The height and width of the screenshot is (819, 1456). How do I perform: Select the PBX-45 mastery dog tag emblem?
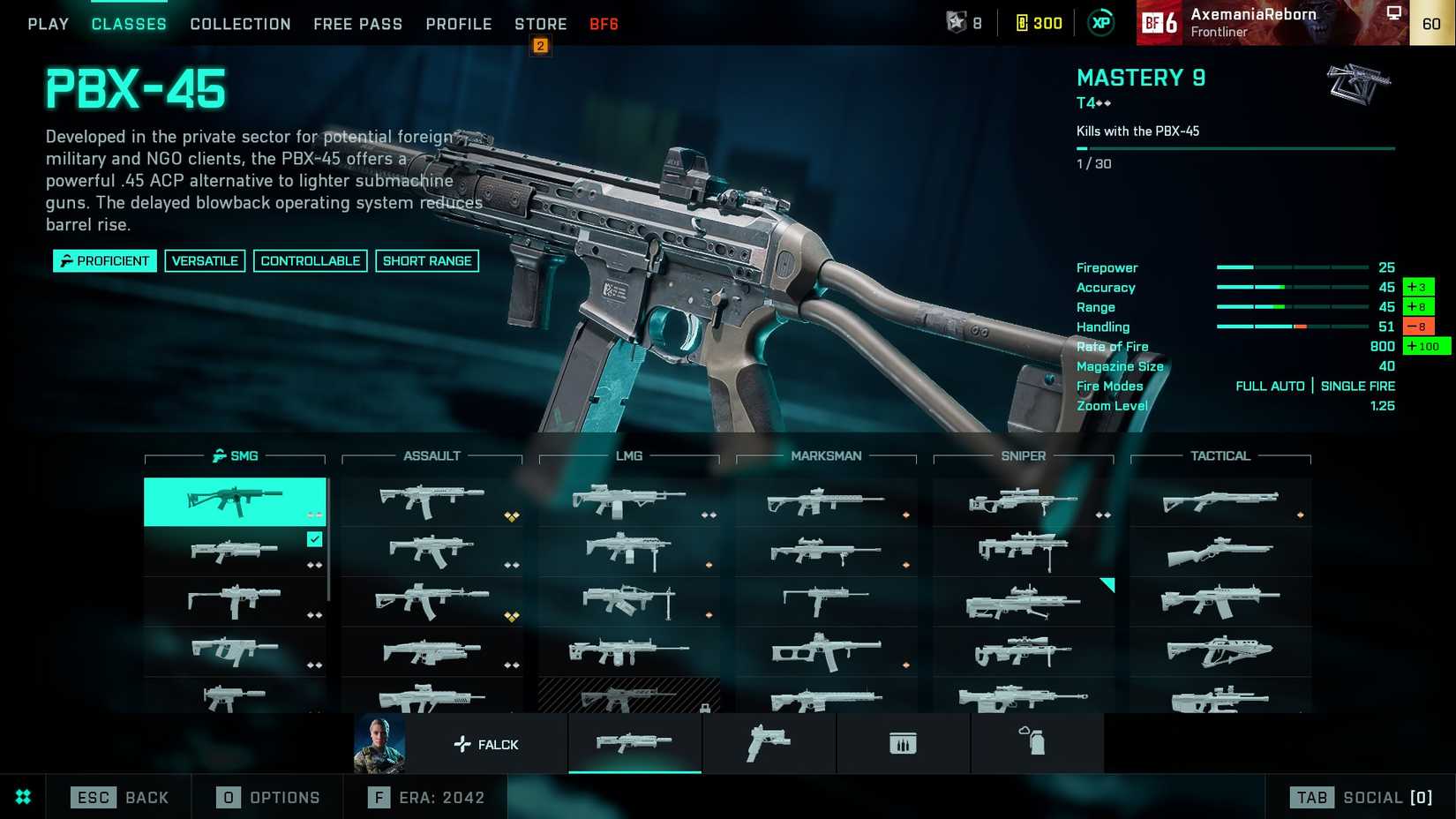pos(1358,84)
